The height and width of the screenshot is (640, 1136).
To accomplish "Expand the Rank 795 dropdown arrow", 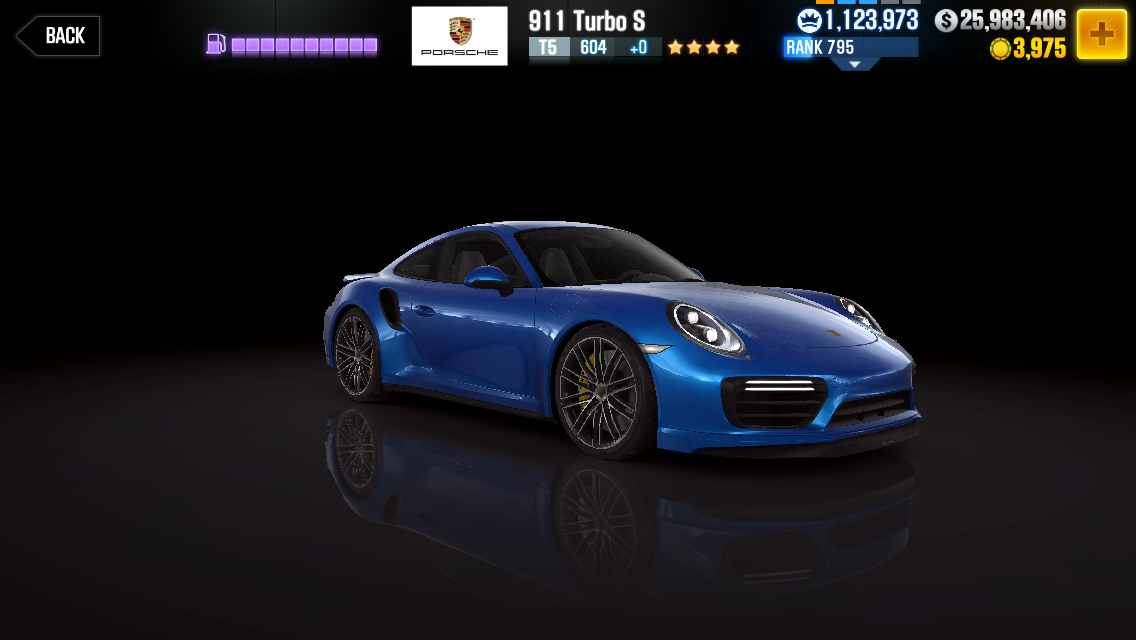I will (854, 64).
